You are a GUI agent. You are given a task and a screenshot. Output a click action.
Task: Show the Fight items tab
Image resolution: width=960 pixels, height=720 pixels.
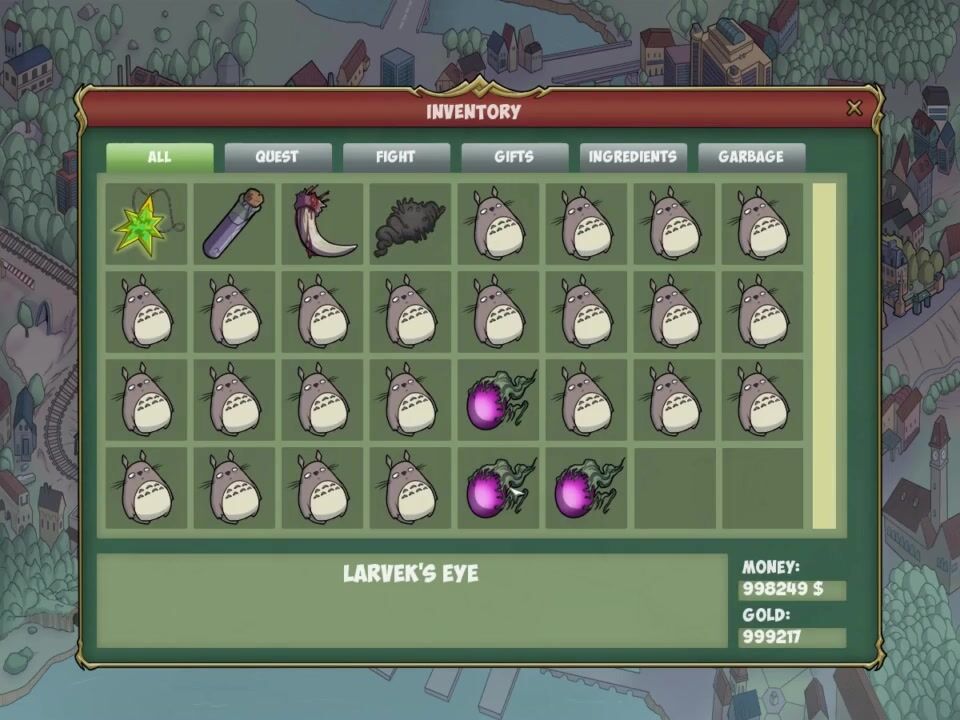pos(395,157)
